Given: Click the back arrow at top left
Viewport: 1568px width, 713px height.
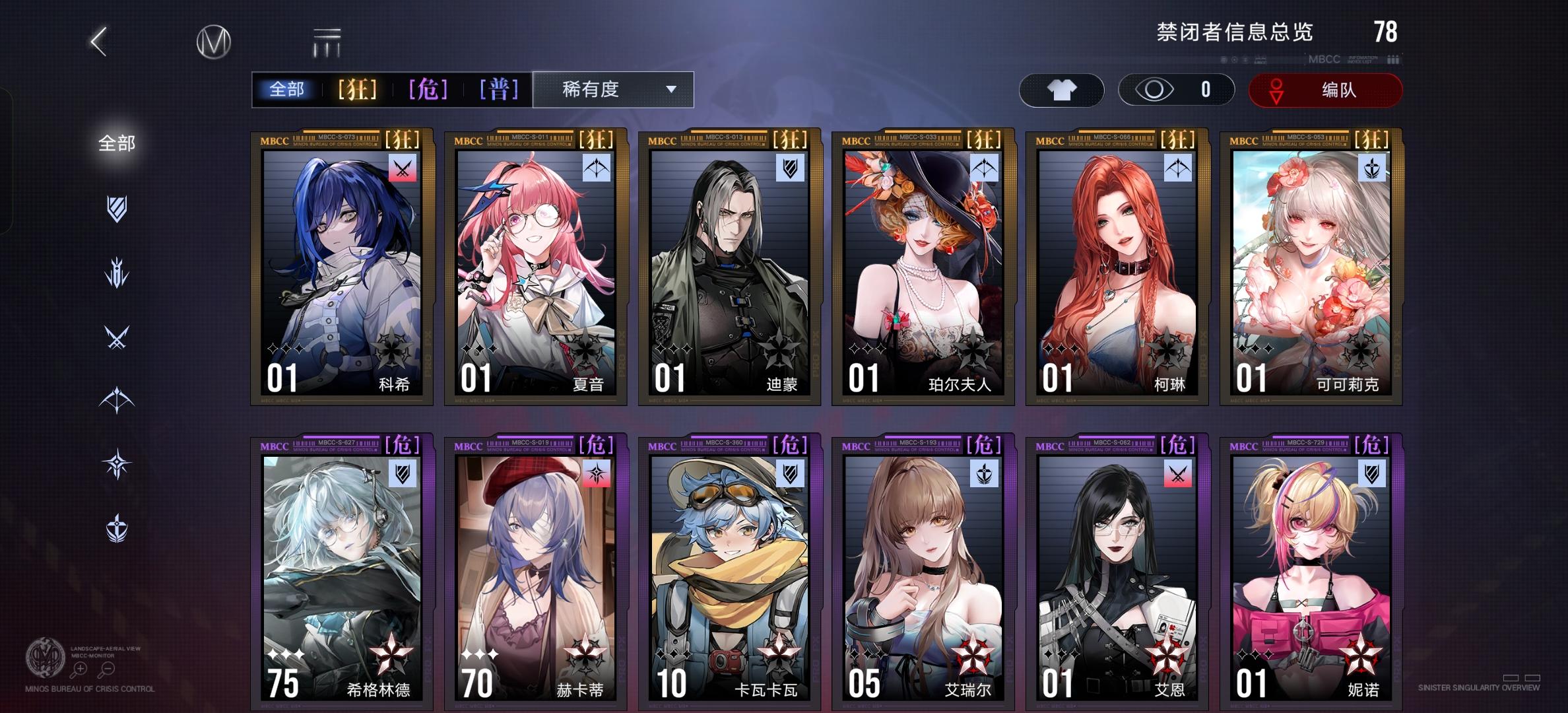Looking at the screenshot, I should tap(100, 41).
